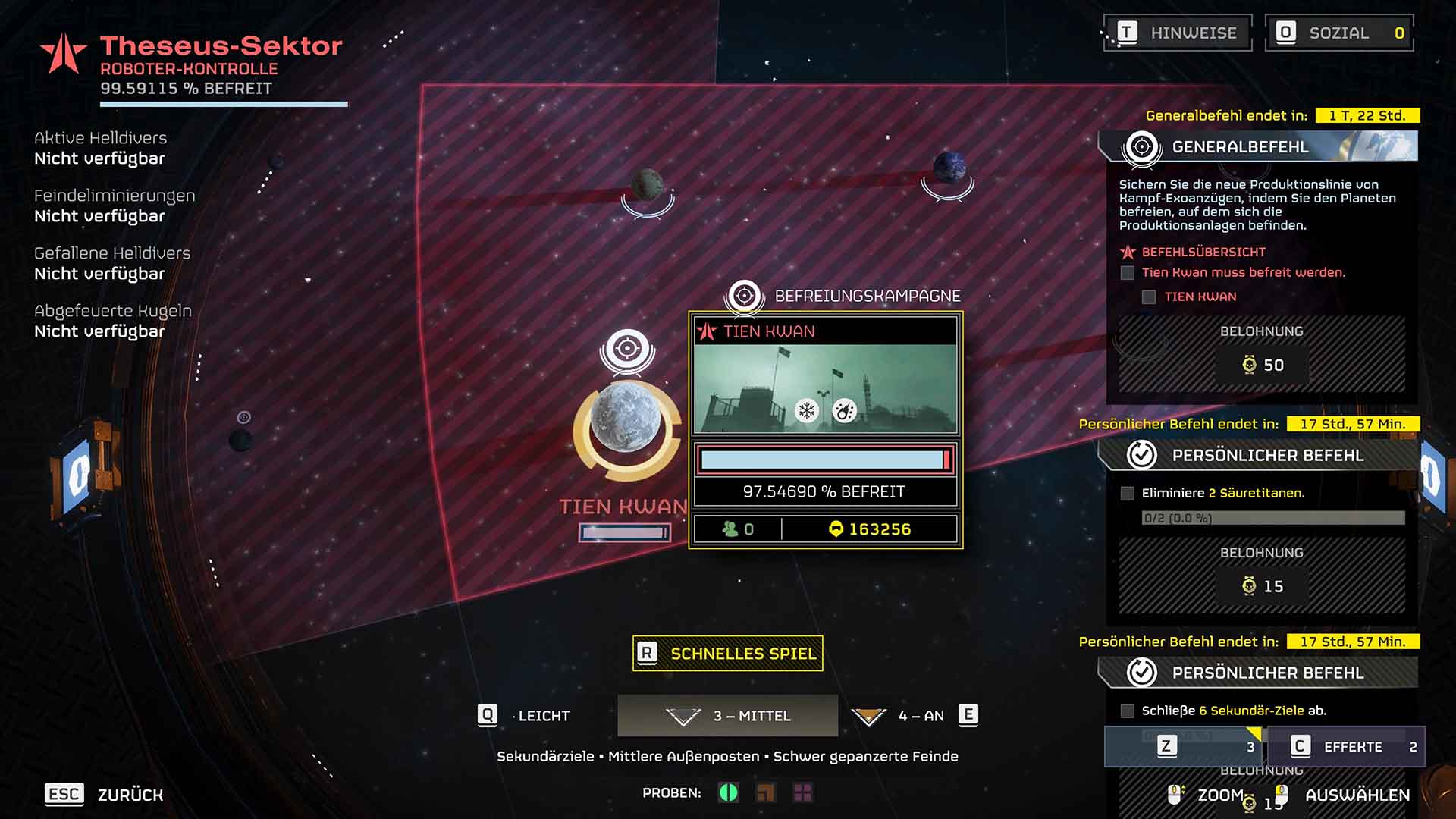1456x819 pixels.
Task: Click the snowflake weather effect icon
Action: point(807,411)
